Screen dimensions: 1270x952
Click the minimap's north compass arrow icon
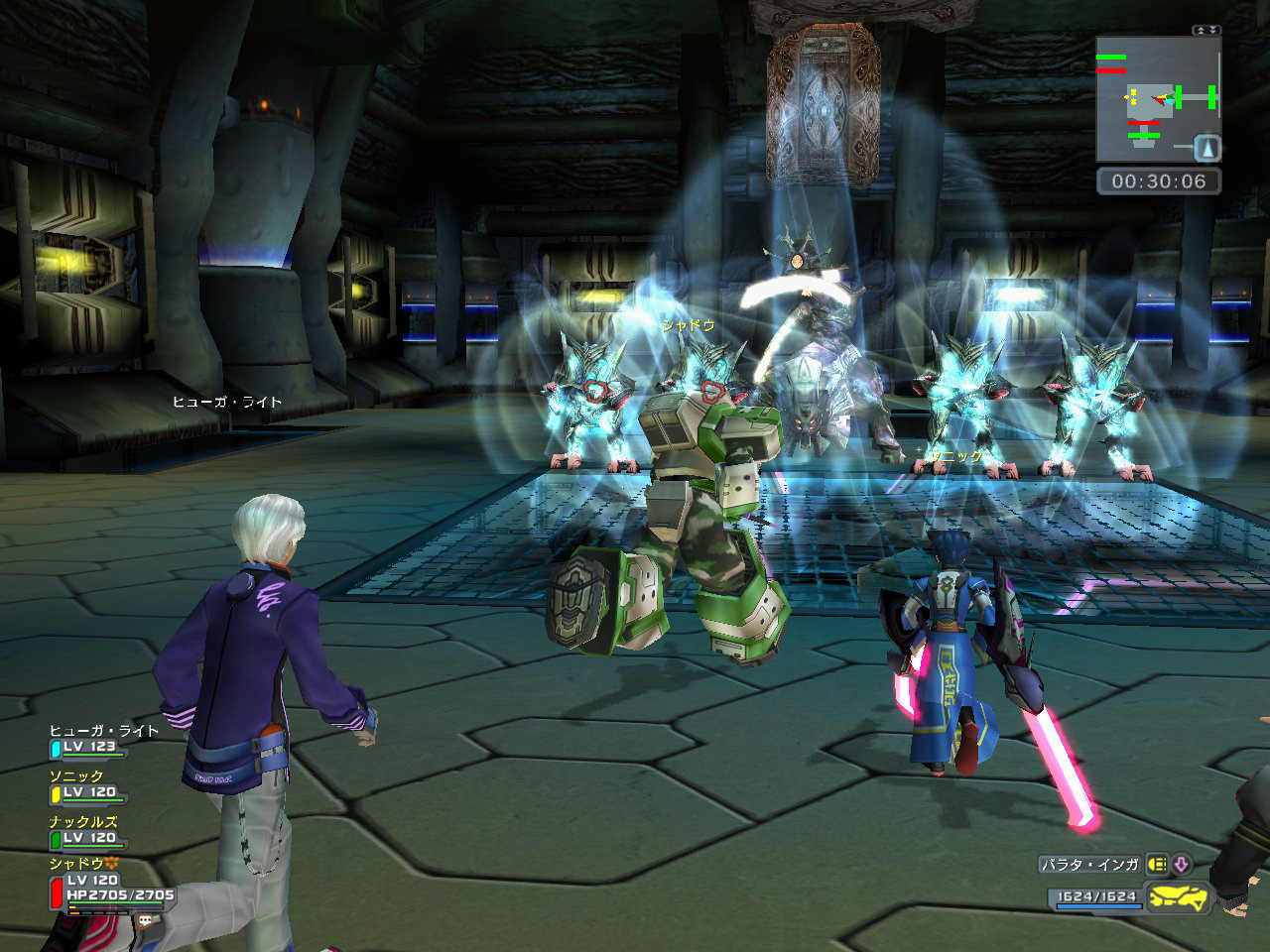point(1207,148)
